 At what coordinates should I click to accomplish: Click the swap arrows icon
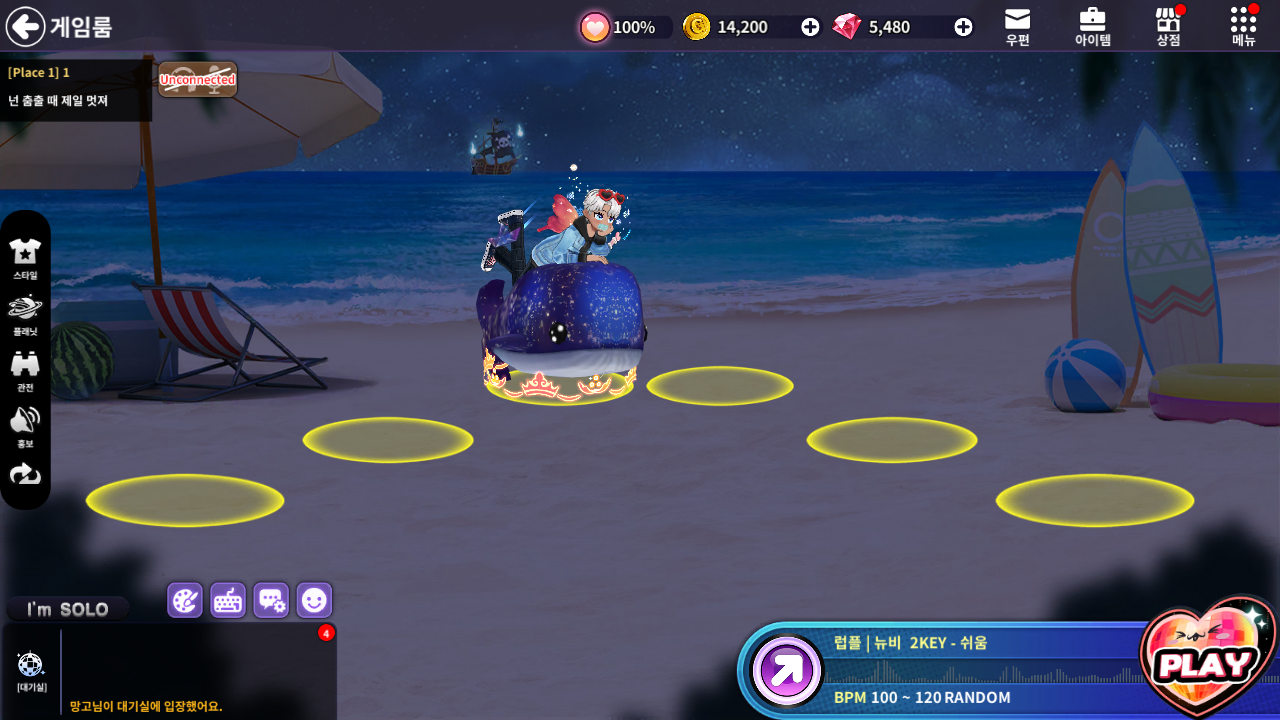tap(25, 474)
